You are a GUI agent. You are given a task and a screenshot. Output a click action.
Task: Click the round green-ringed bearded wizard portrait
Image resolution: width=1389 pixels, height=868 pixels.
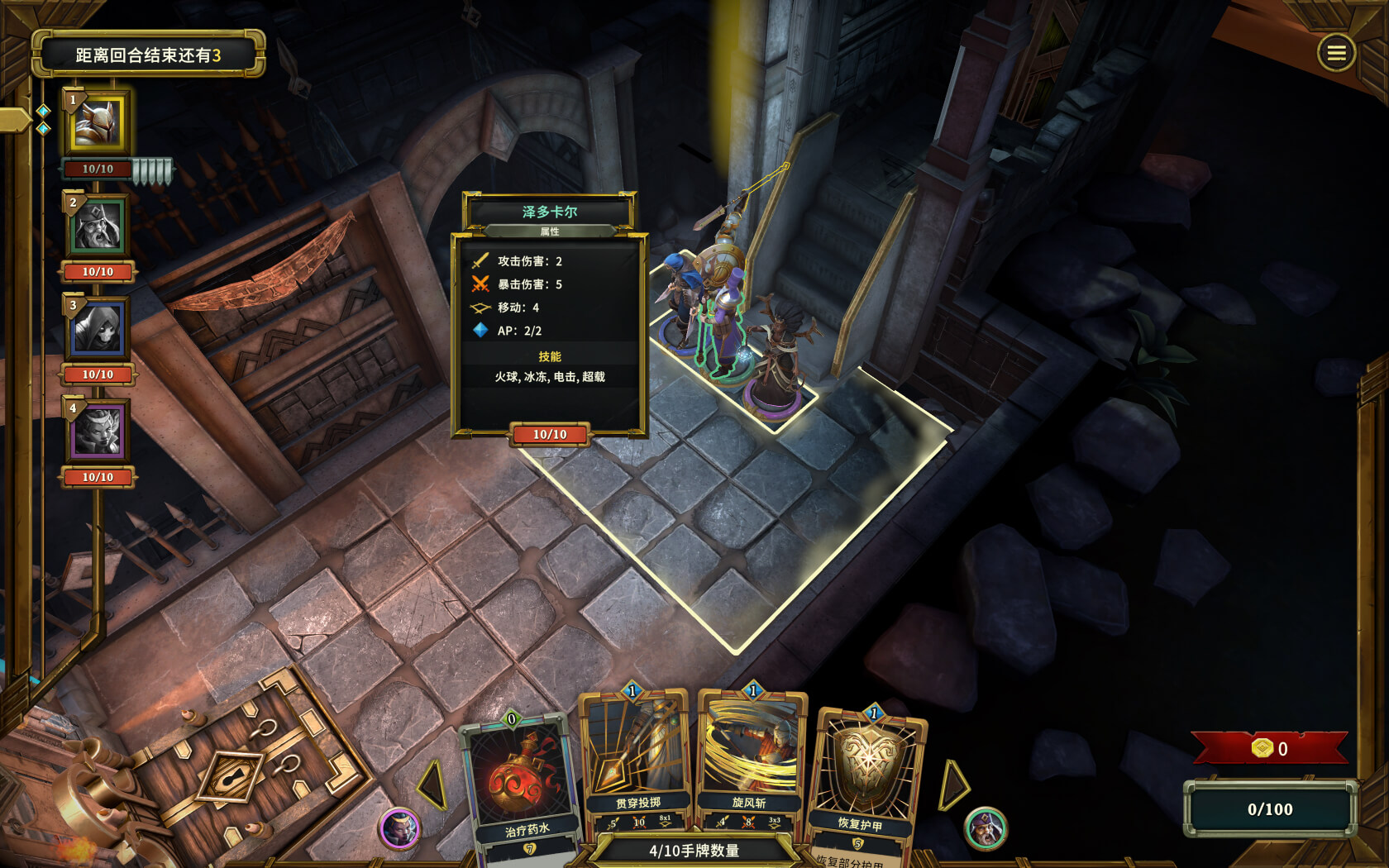[986, 827]
